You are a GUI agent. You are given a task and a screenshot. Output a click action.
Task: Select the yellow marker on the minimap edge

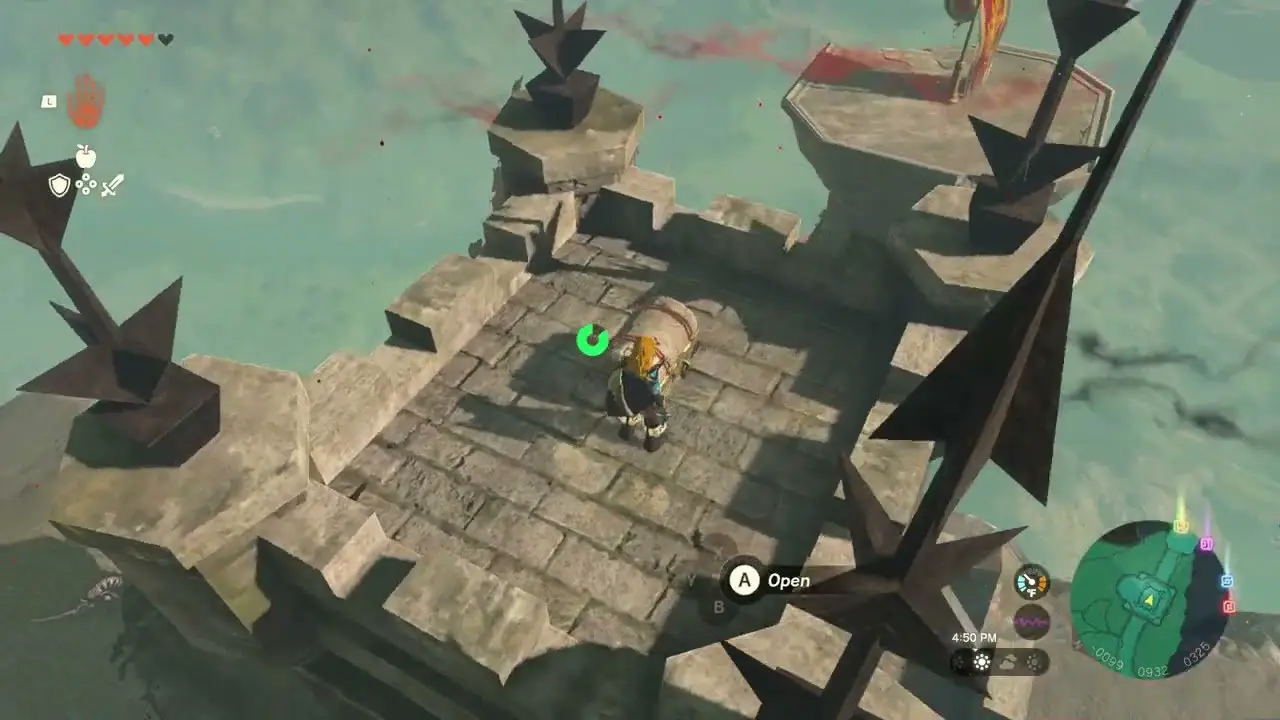pos(1181,526)
